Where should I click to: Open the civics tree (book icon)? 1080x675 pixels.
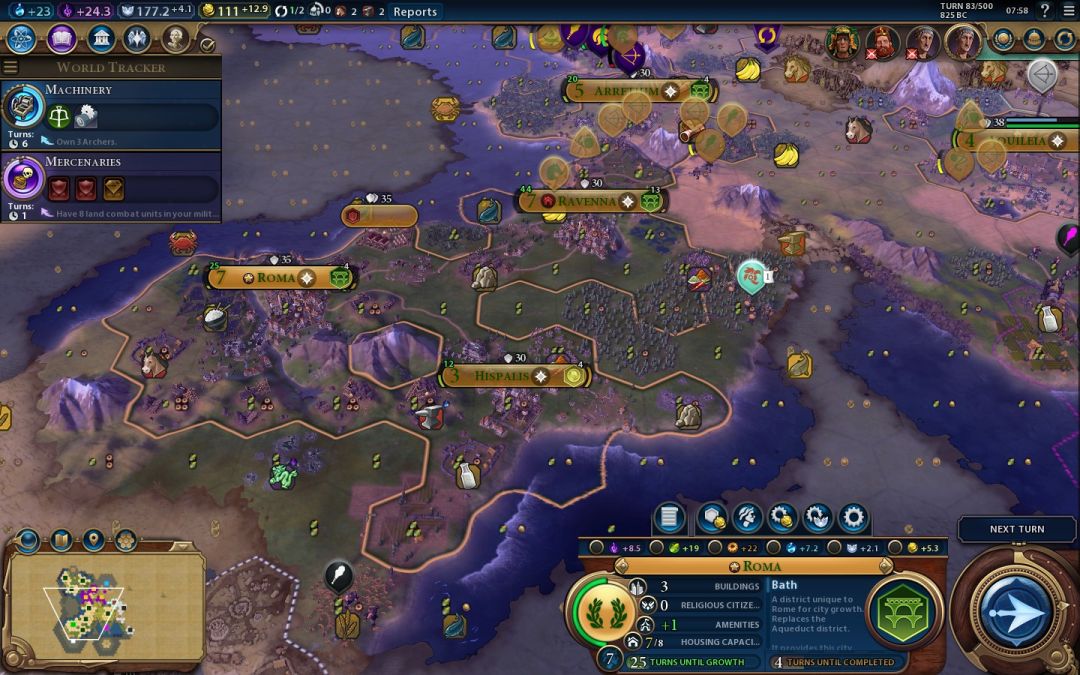click(x=61, y=39)
